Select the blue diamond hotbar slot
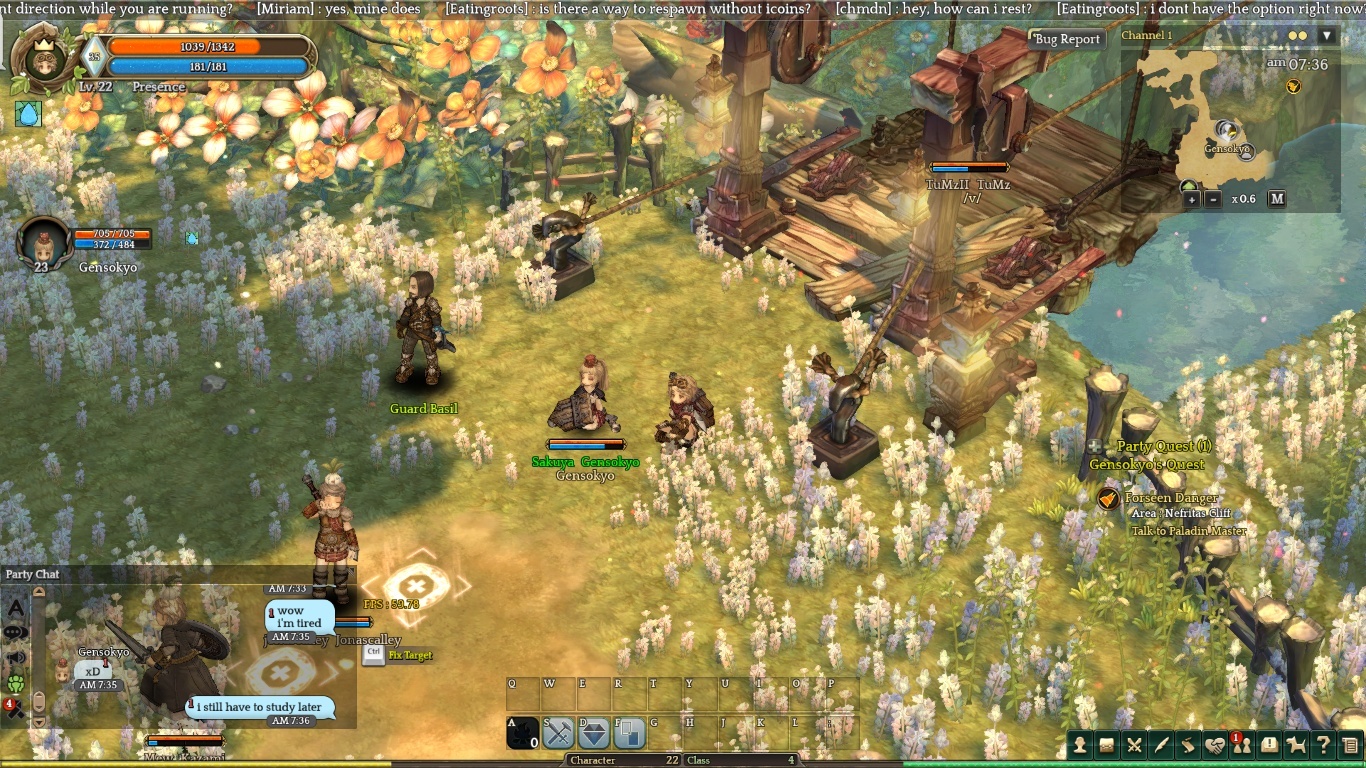The image size is (1366, 768). pos(594,734)
